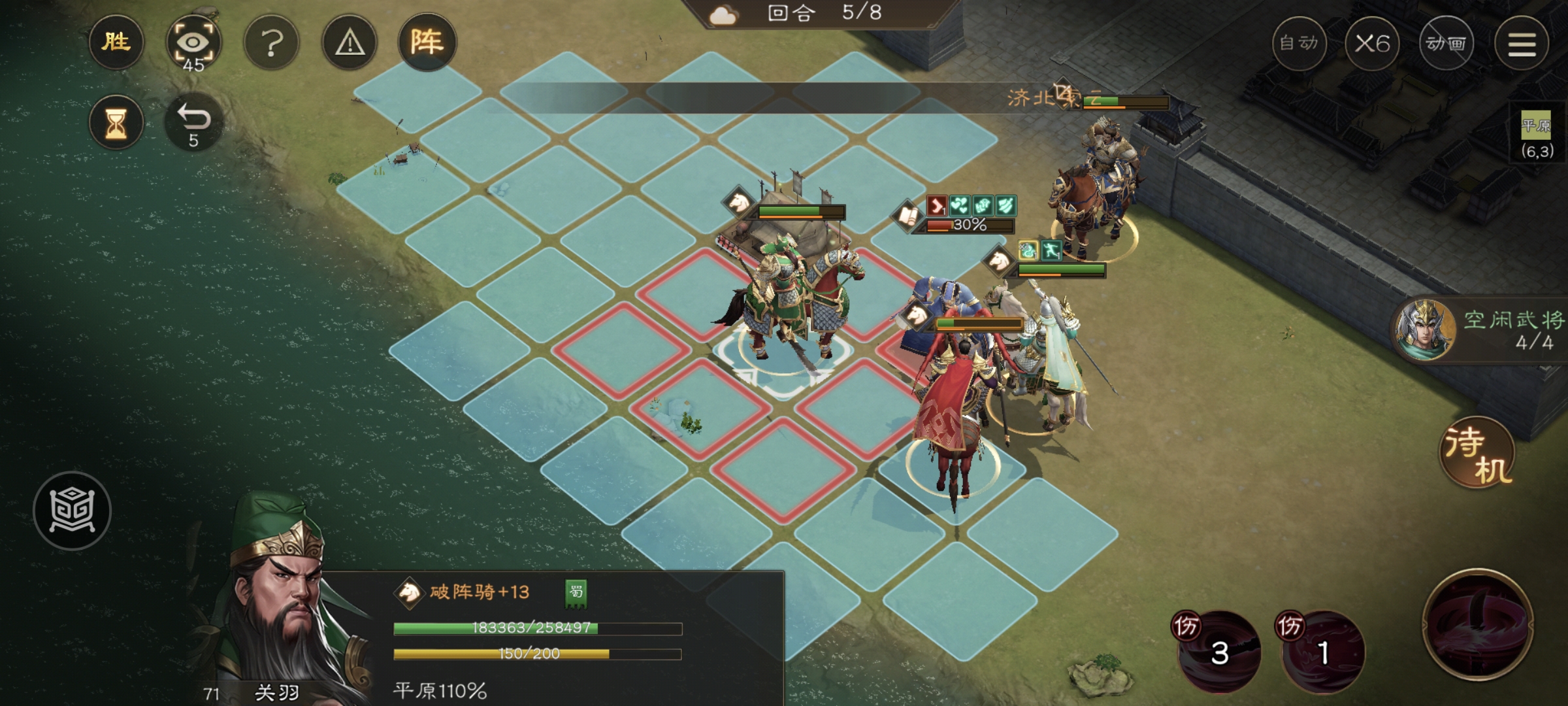Viewport: 1568px width, 706px height.
Task: Open the 阵 formation icon at top
Action: pyautogui.click(x=428, y=42)
